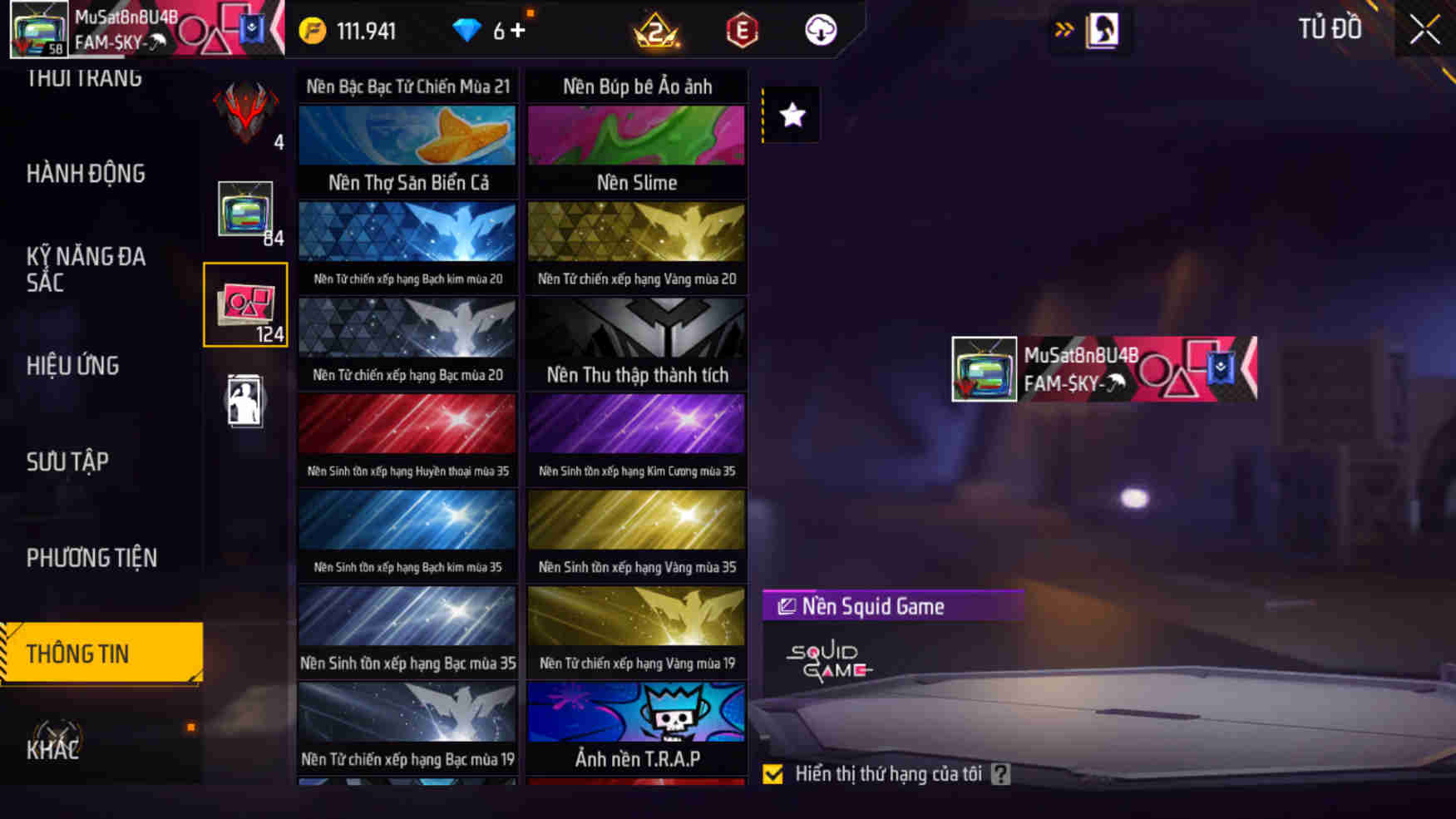Enable Hiển thị thứ hạng của tôi
The width and height of the screenshot is (1456, 819).
773,774
